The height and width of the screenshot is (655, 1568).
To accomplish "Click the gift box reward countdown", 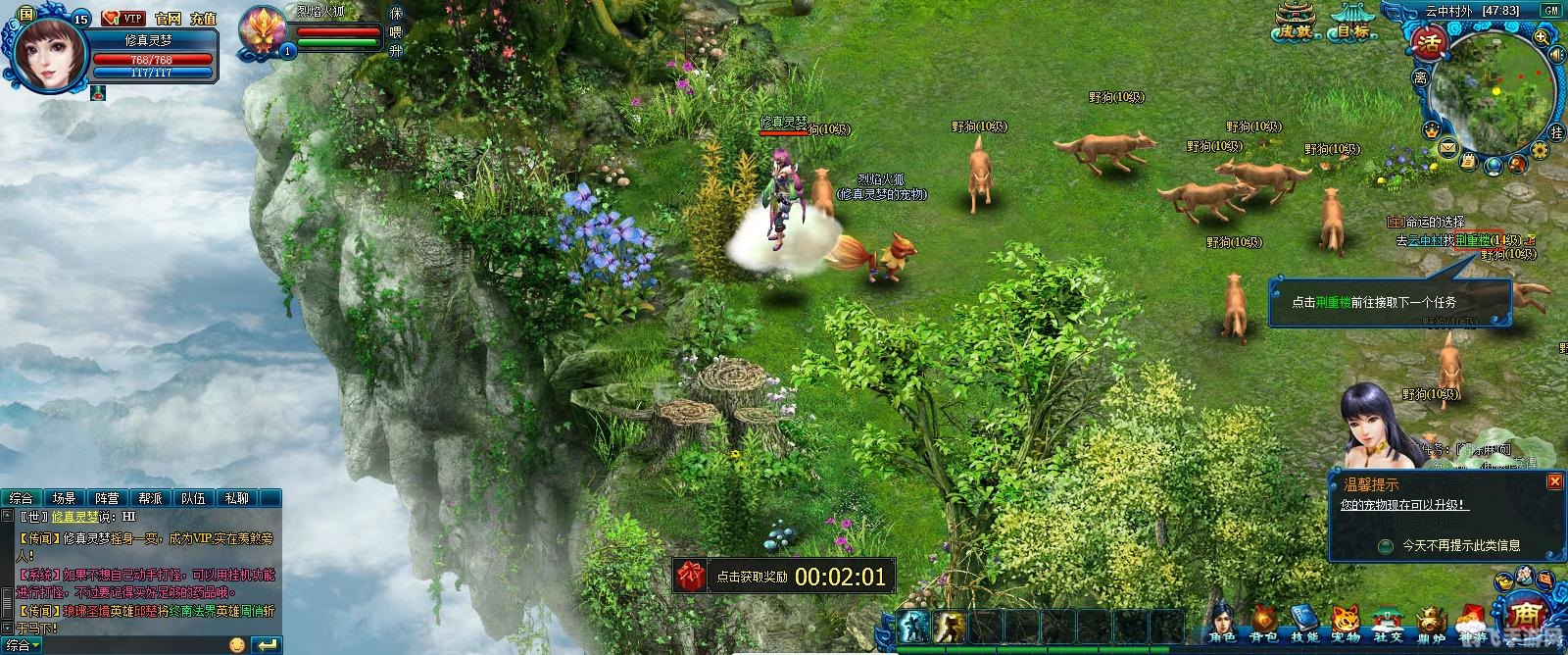I will [x=692, y=577].
